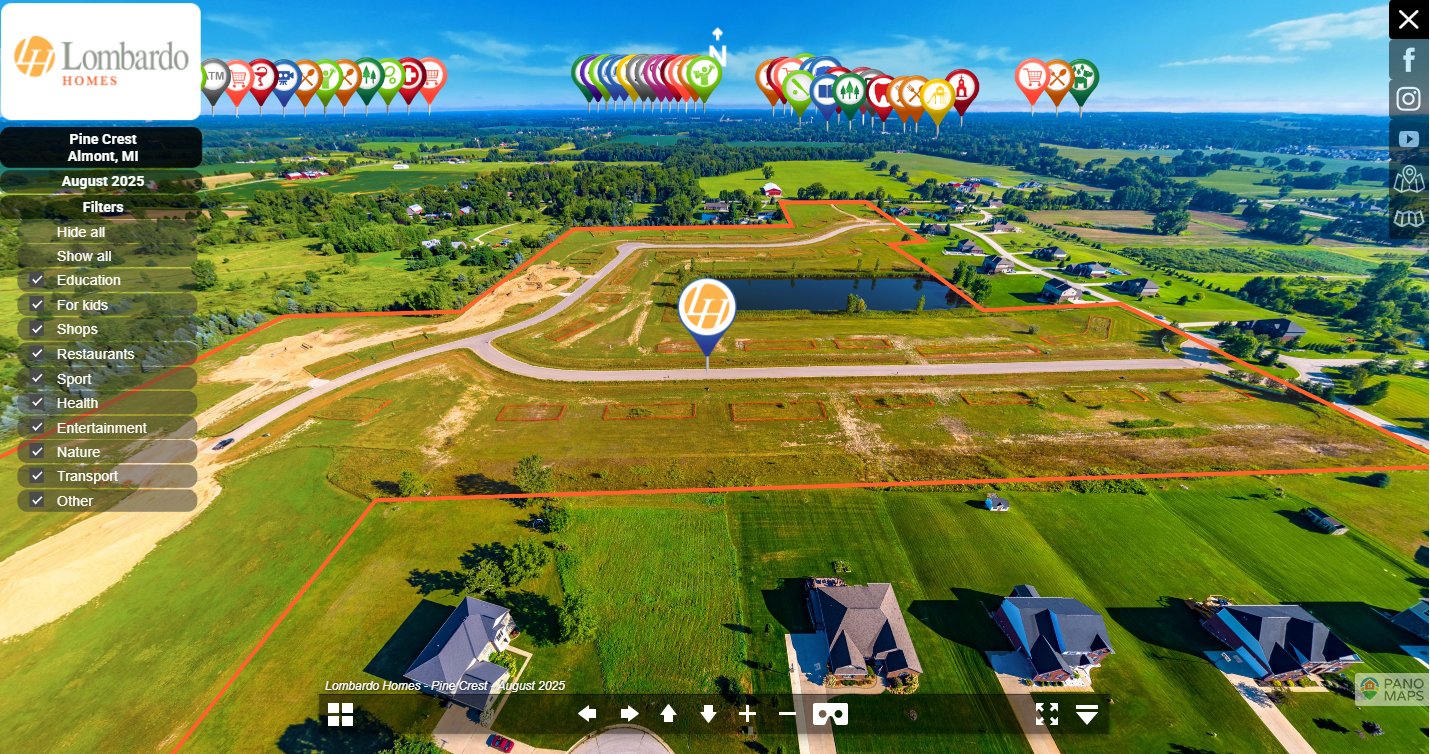Click the Lombardo Homes logo
The image size is (1430, 754).
click(x=101, y=61)
